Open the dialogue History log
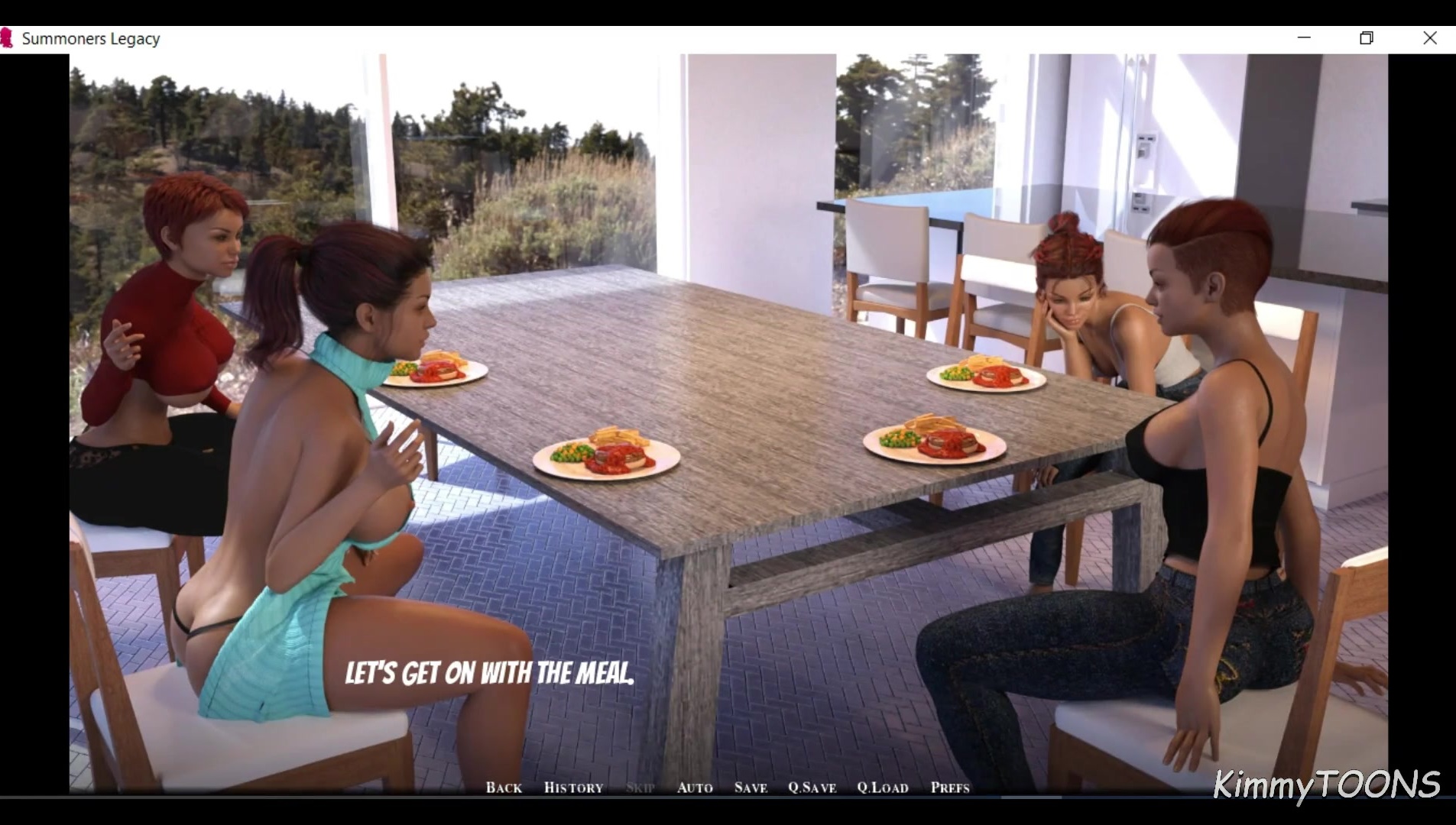 (573, 788)
